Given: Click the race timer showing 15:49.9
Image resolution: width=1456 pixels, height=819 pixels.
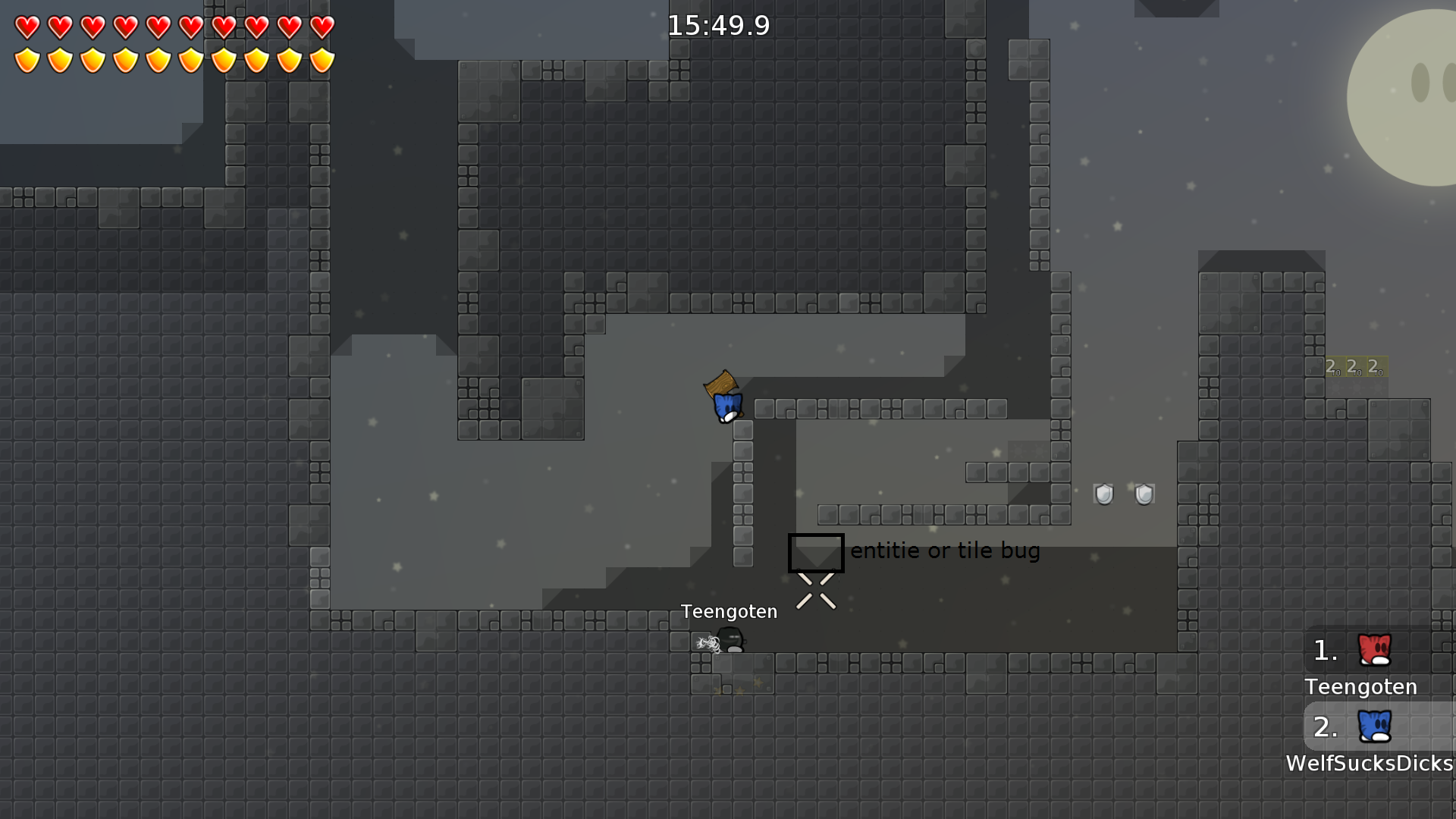Looking at the screenshot, I should (718, 25).
